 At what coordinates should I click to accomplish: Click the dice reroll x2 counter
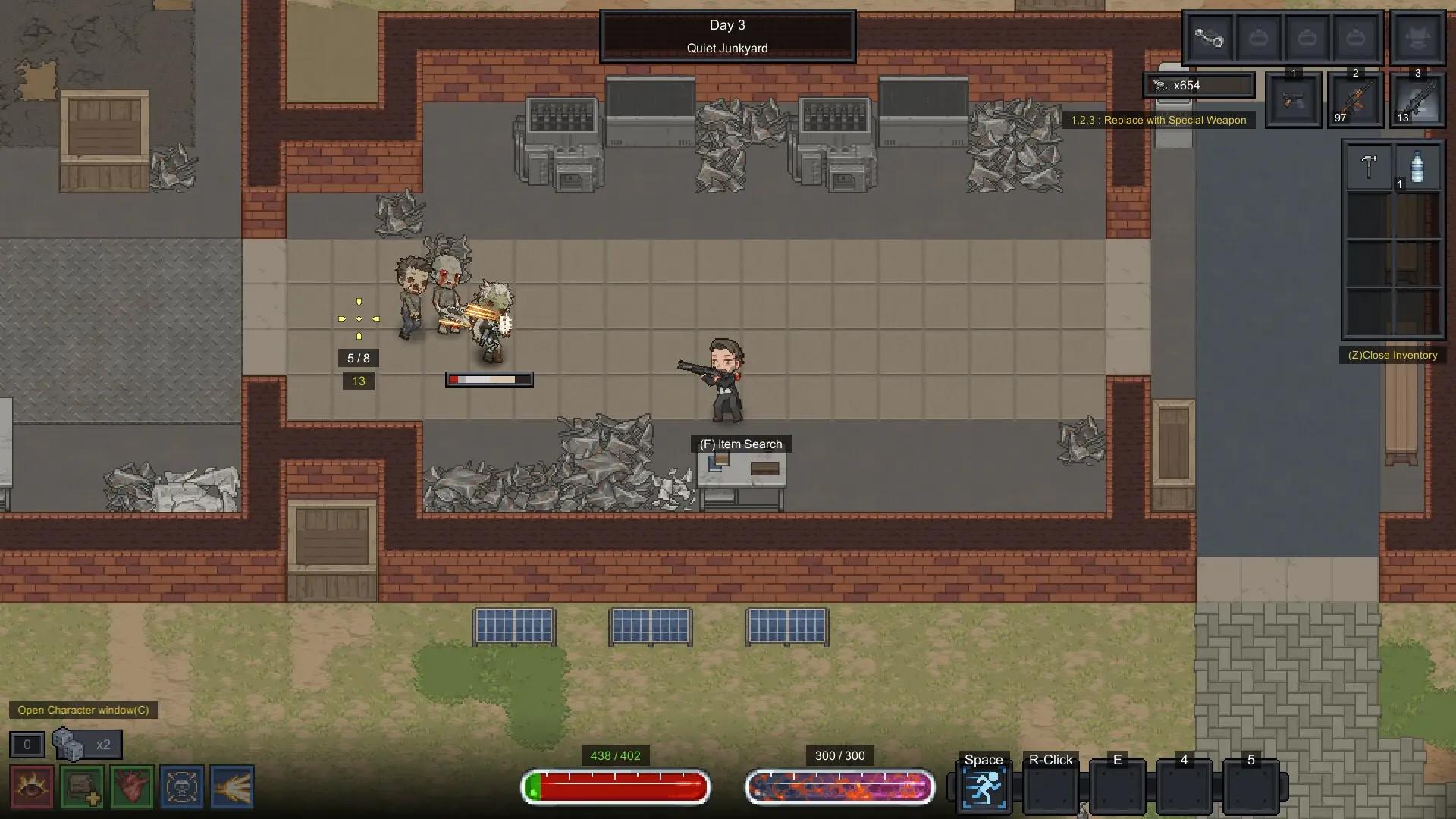tap(86, 745)
